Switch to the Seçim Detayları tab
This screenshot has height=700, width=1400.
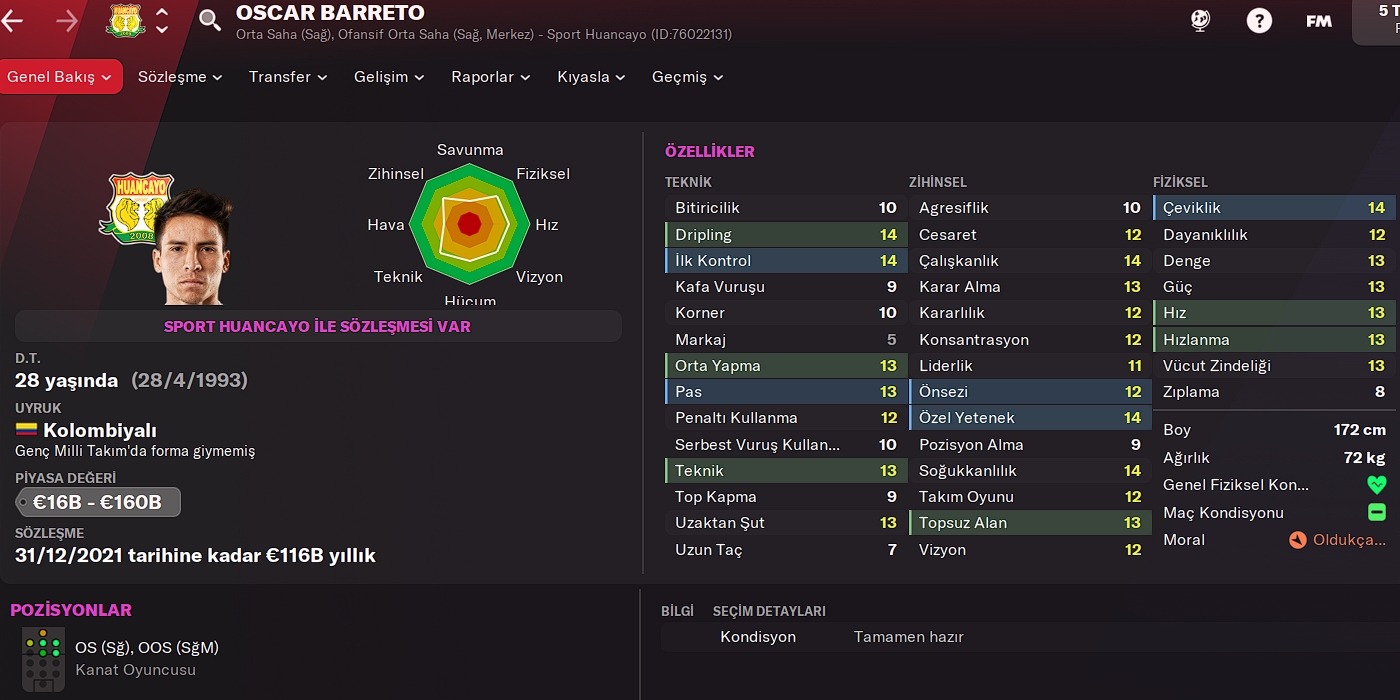click(x=769, y=611)
